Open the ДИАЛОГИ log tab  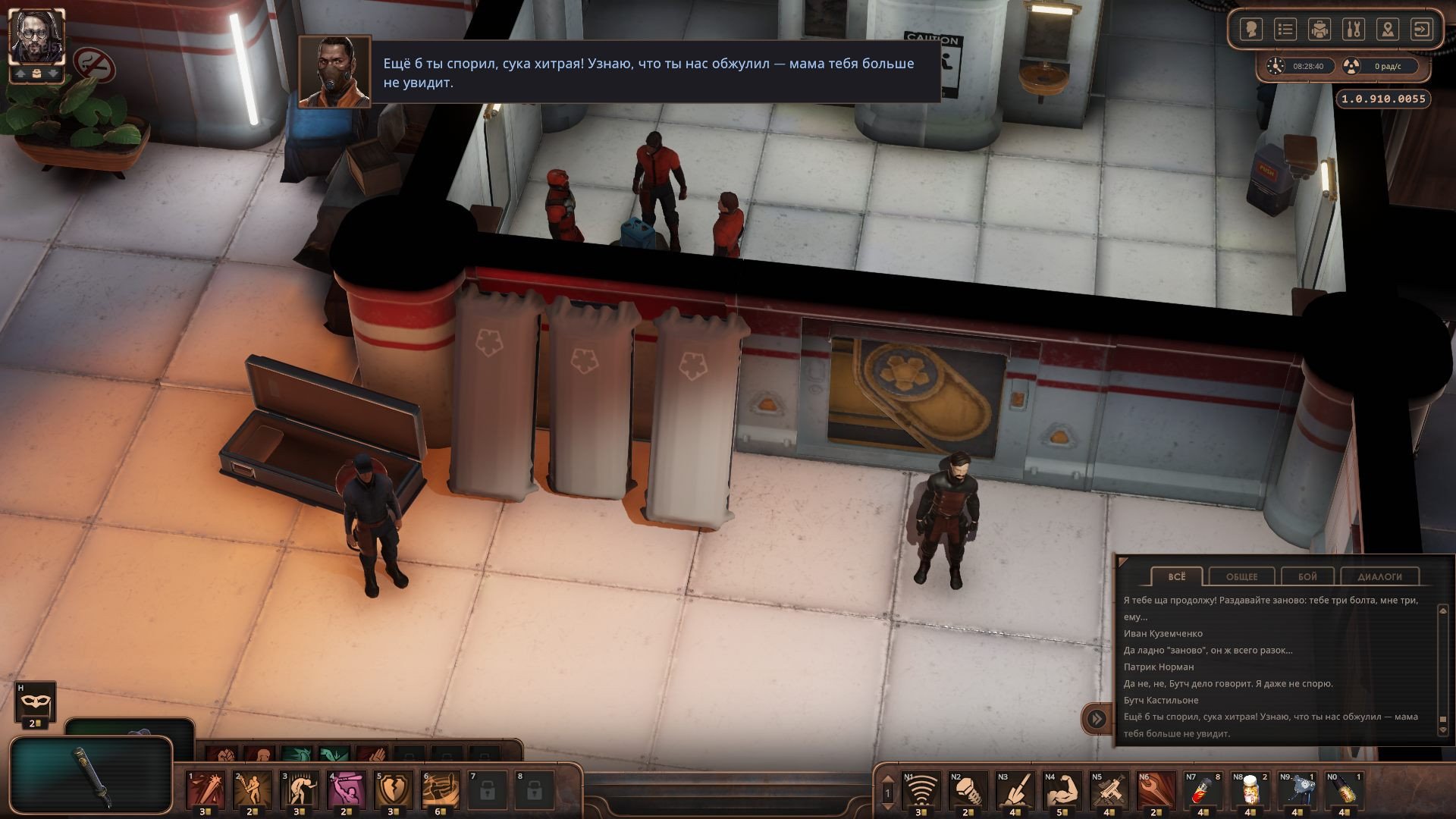click(x=1379, y=576)
